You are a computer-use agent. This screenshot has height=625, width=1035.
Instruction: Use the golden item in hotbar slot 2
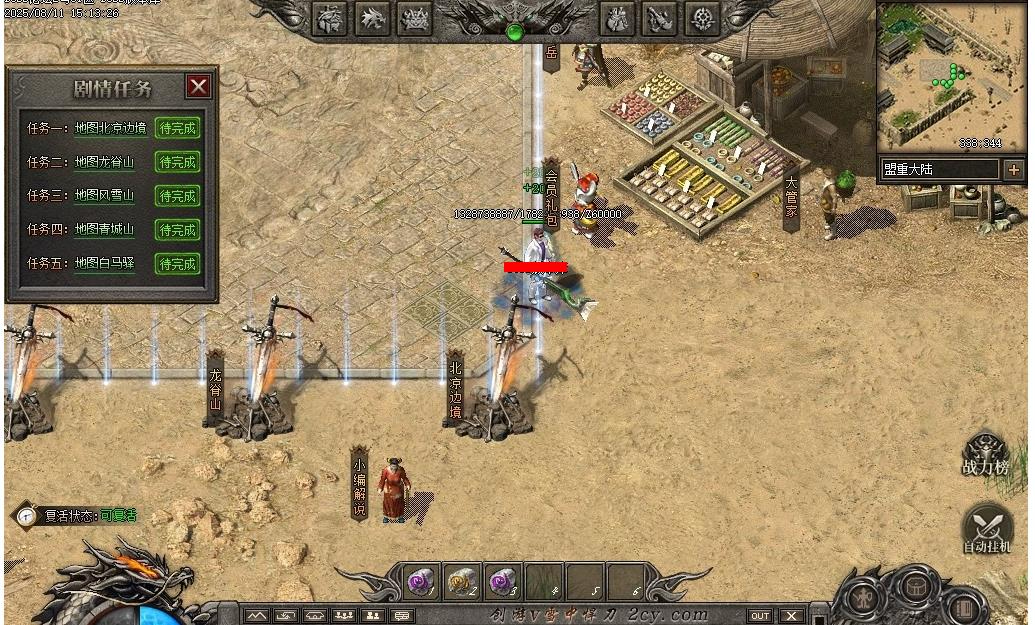coord(461,581)
